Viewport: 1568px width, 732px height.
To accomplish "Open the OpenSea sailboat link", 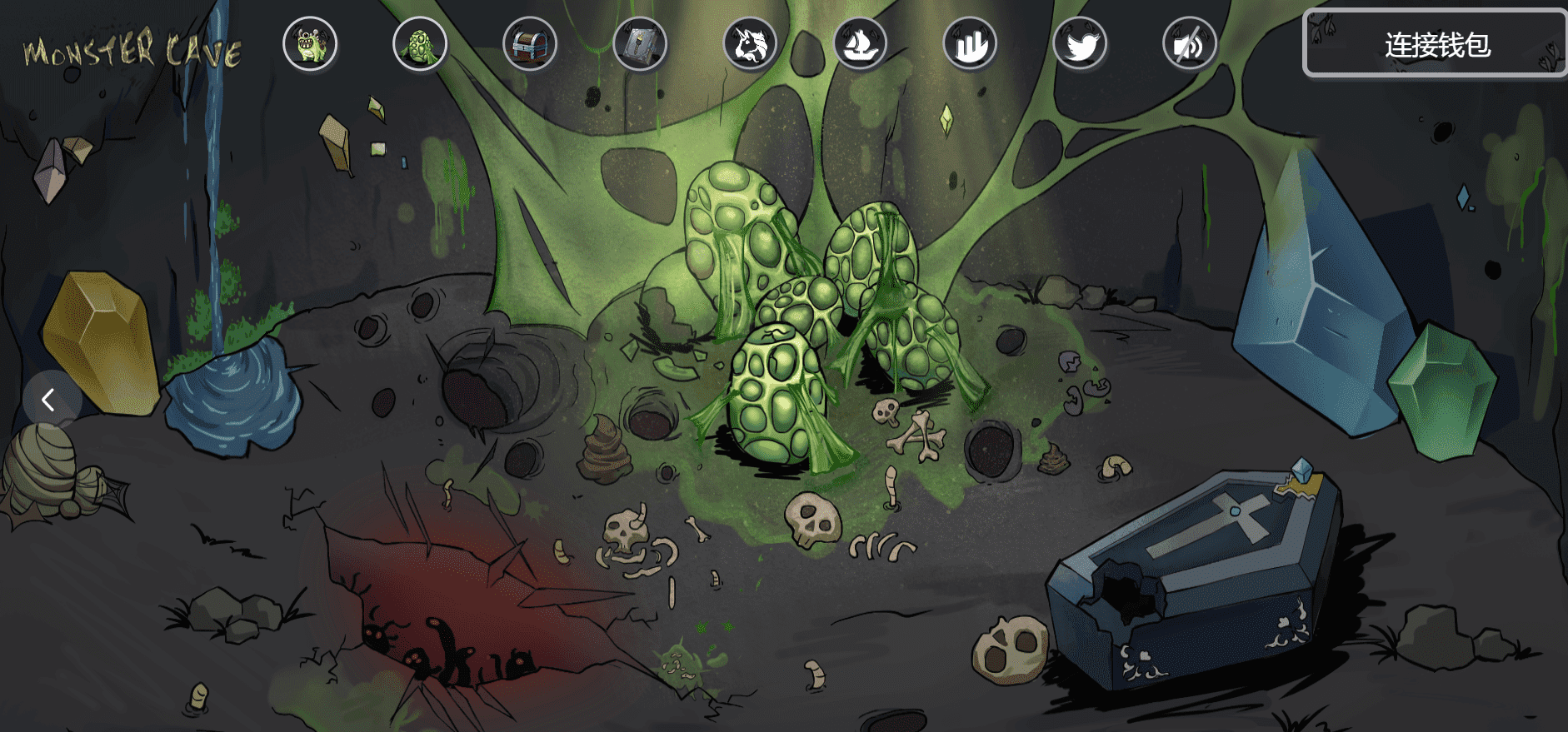I will coord(860,44).
